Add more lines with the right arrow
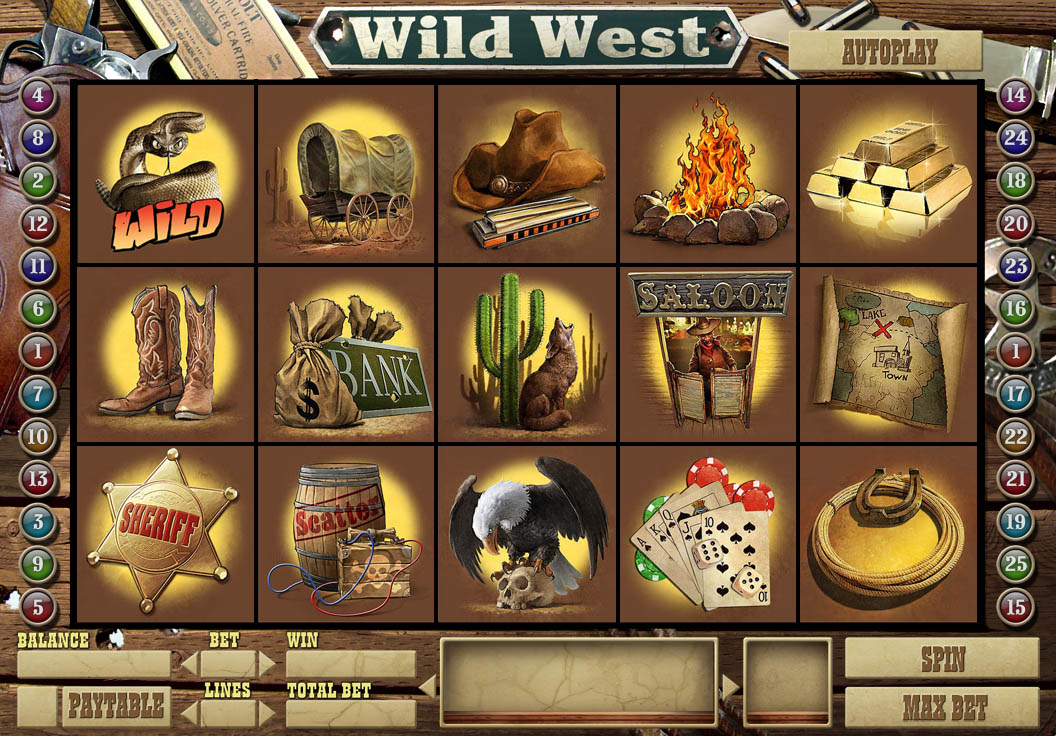This screenshot has width=1056, height=736. (267, 713)
